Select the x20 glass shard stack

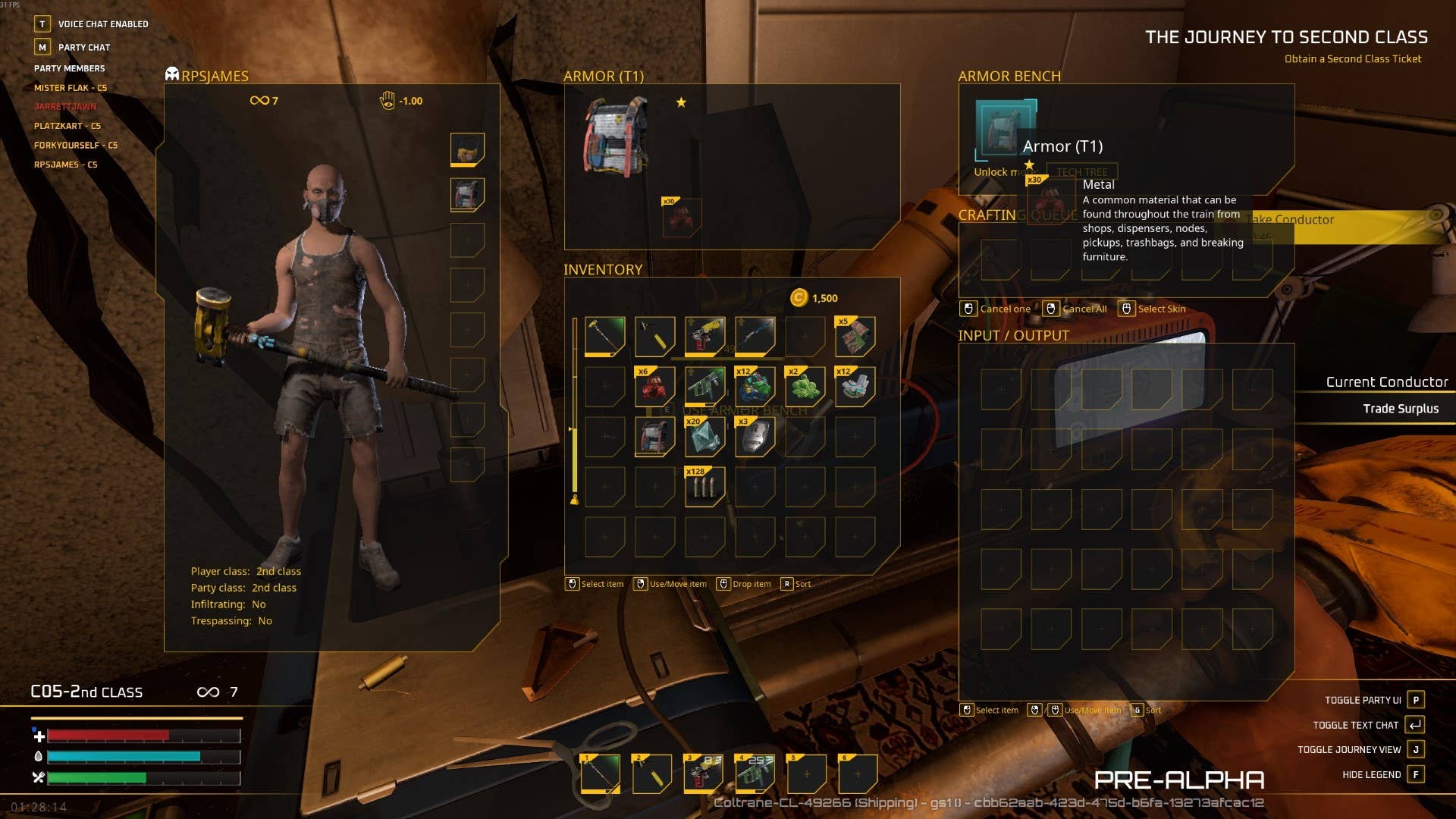704,436
